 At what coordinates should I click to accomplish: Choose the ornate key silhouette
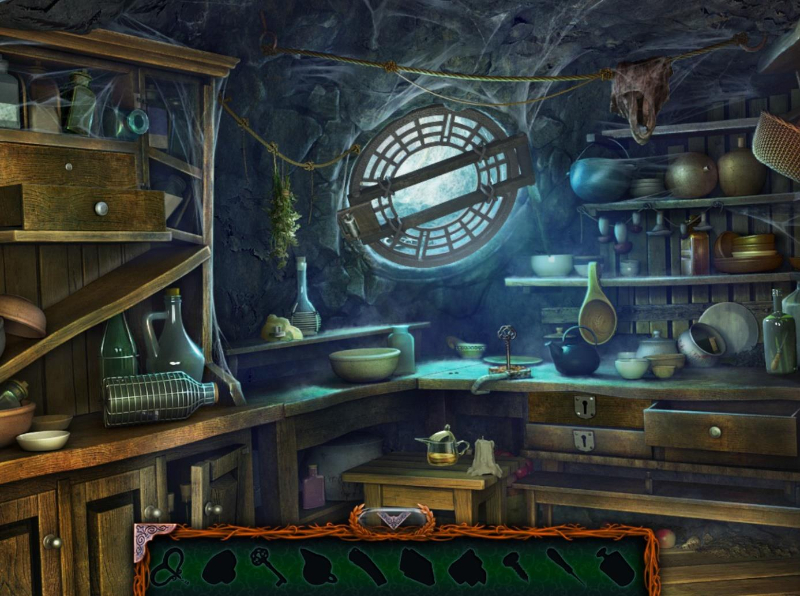click(270, 567)
